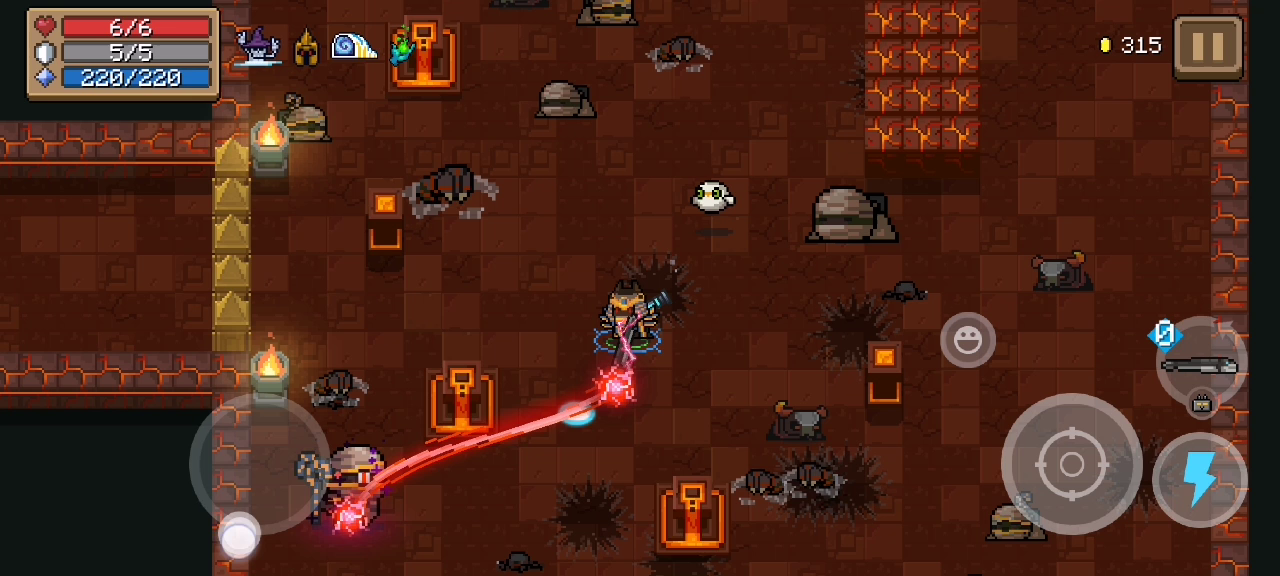Image resolution: width=1280 pixels, height=576 pixels.
Task: Pause the game with the pause button
Action: click(1207, 47)
